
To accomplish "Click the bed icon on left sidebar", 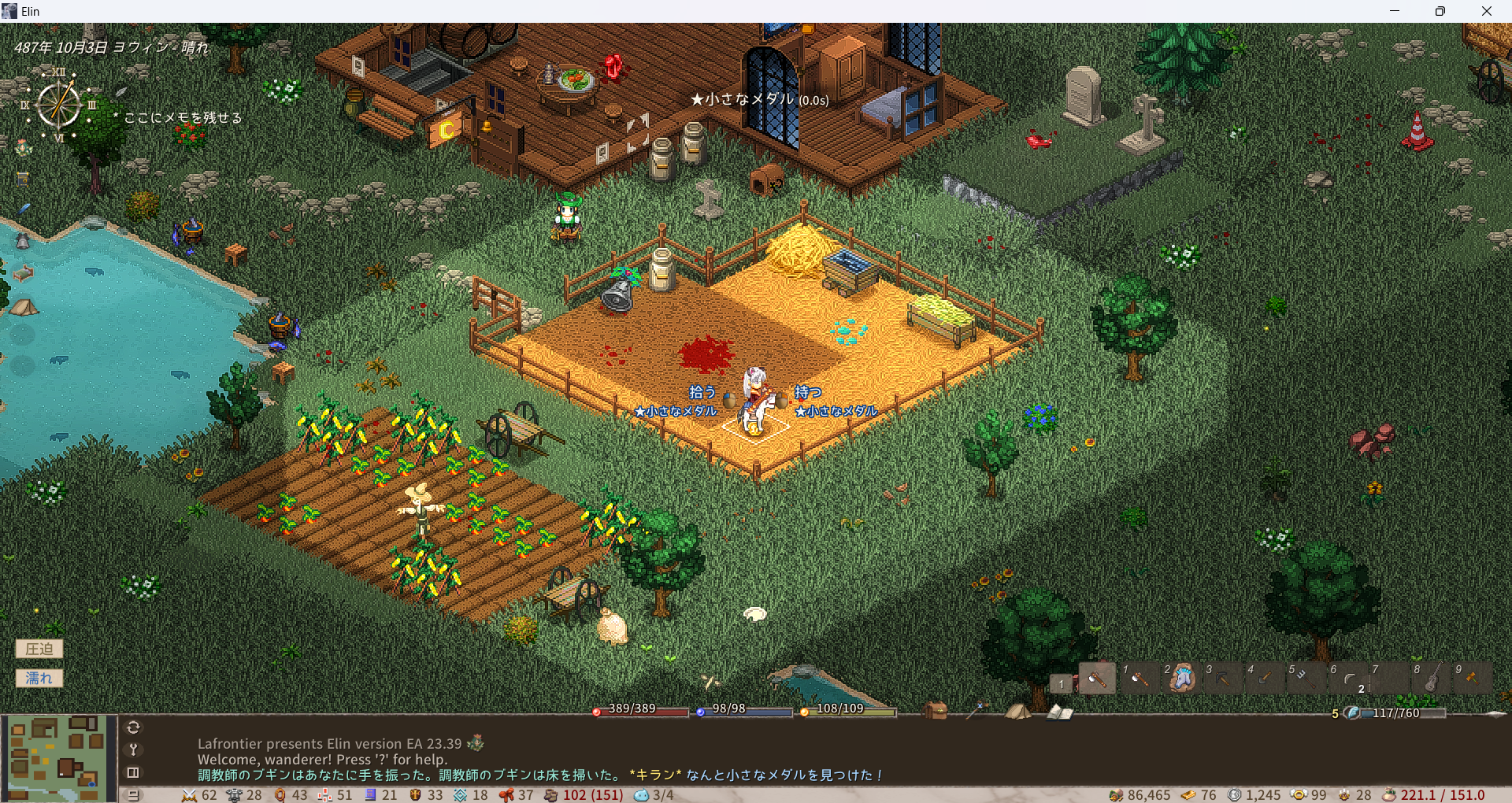I will pyautogui.click(x=23, y=272).
